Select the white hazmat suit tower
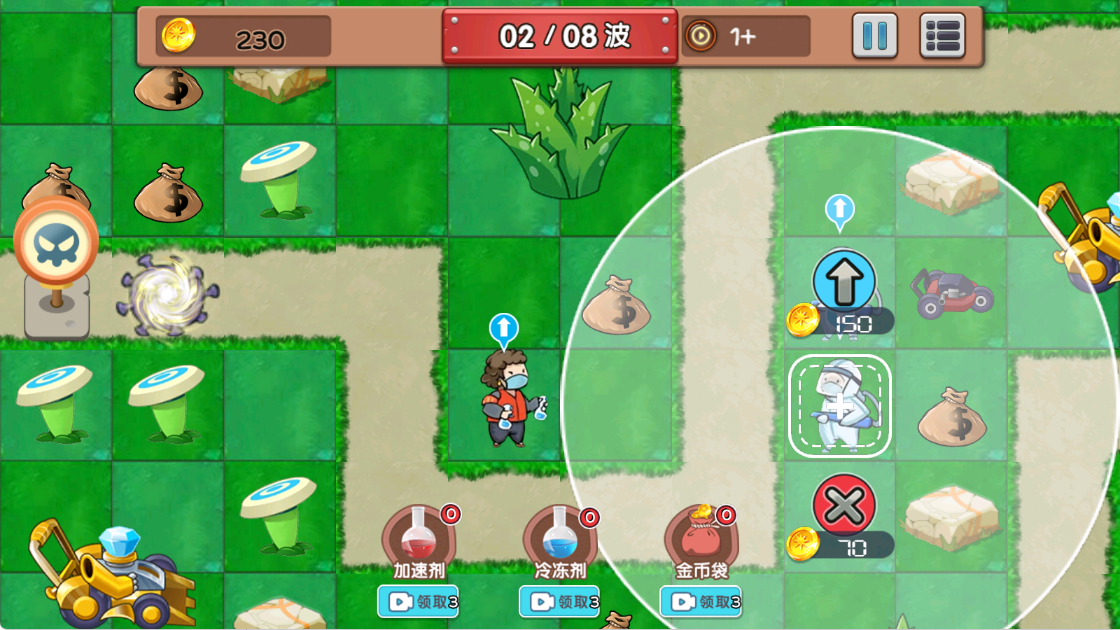The width and height of the screenshot is (1120, 630). pyautogui.click(x=840, y=406)
